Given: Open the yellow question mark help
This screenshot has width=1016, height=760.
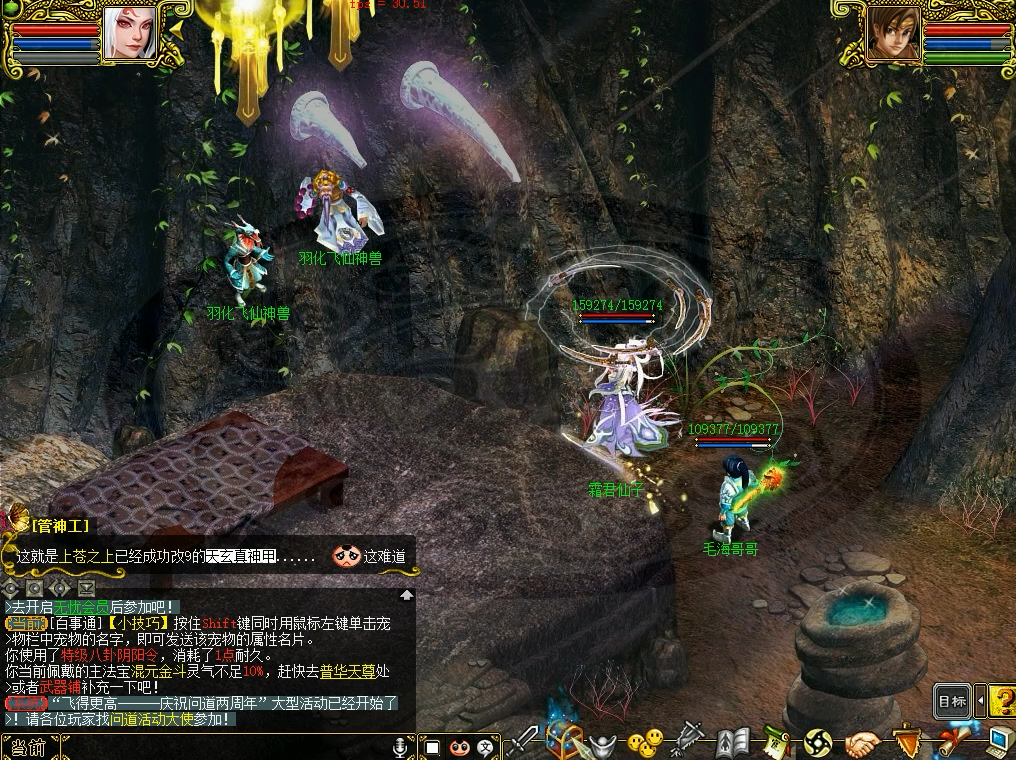Looking at the screenshot, I should point(1004,701).
